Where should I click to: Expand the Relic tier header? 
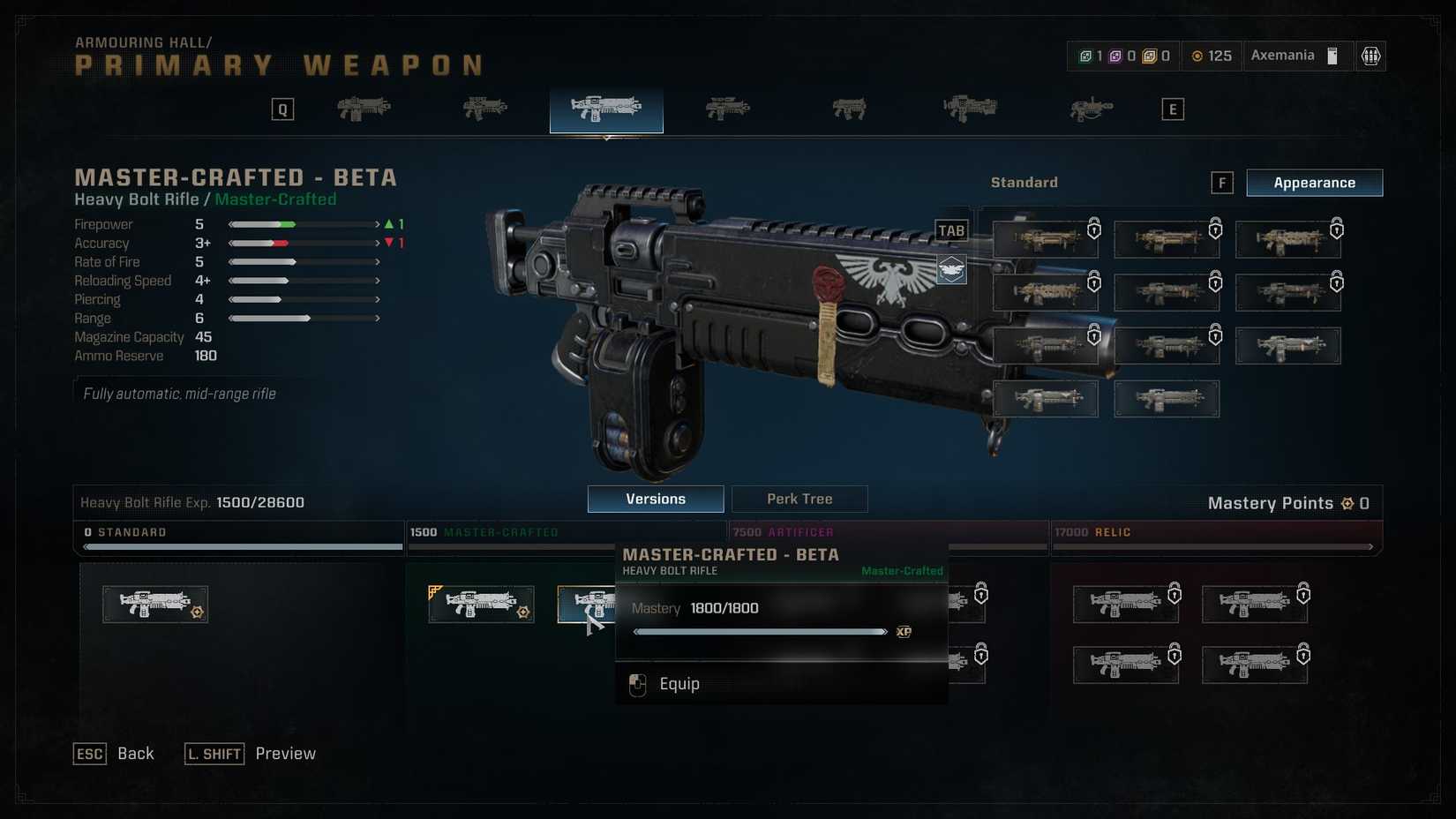[1218, 532]
